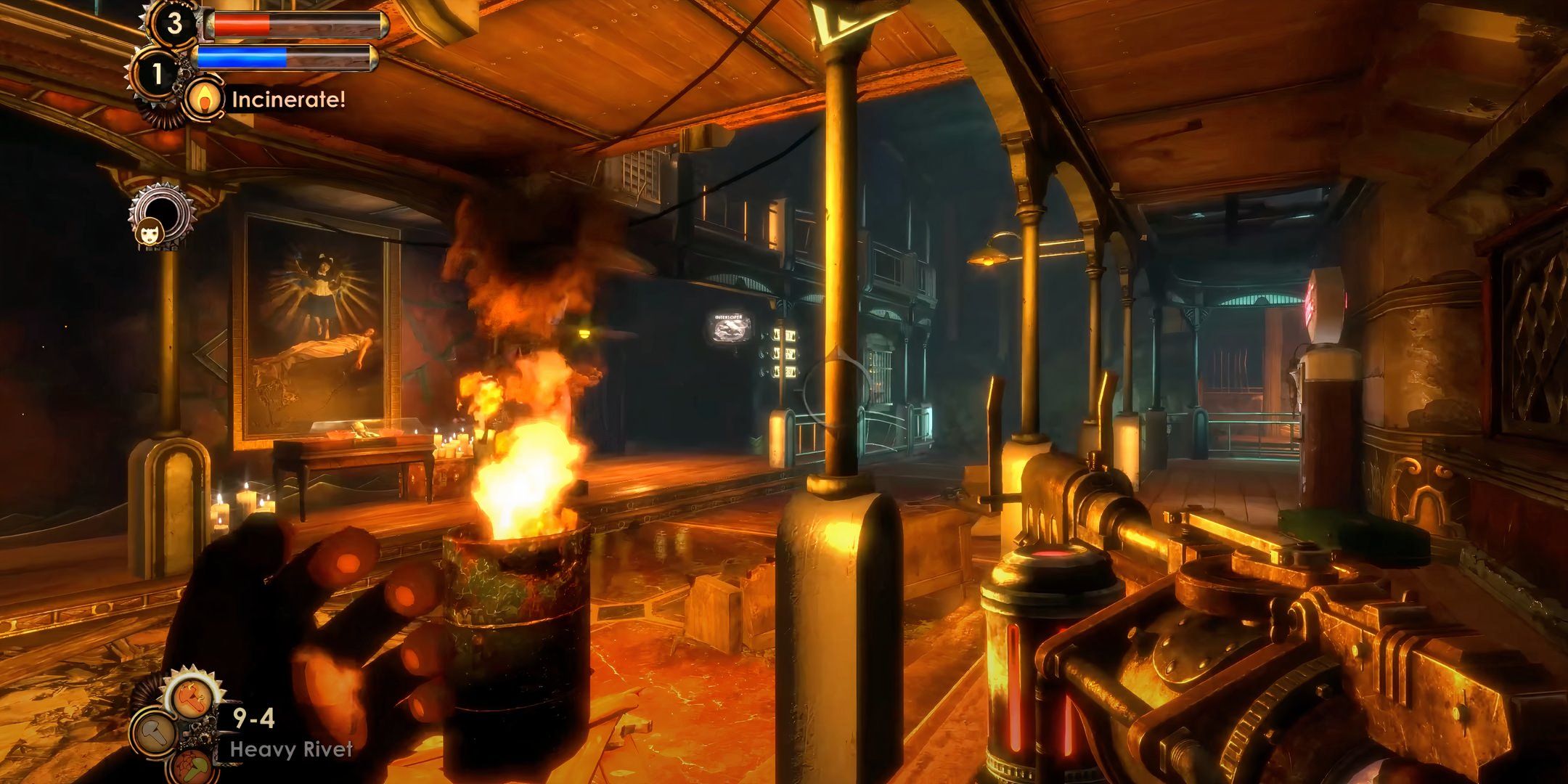Click the EVE hypo counter showing 1
The image size is (1568, 784).
pos(157,73)
